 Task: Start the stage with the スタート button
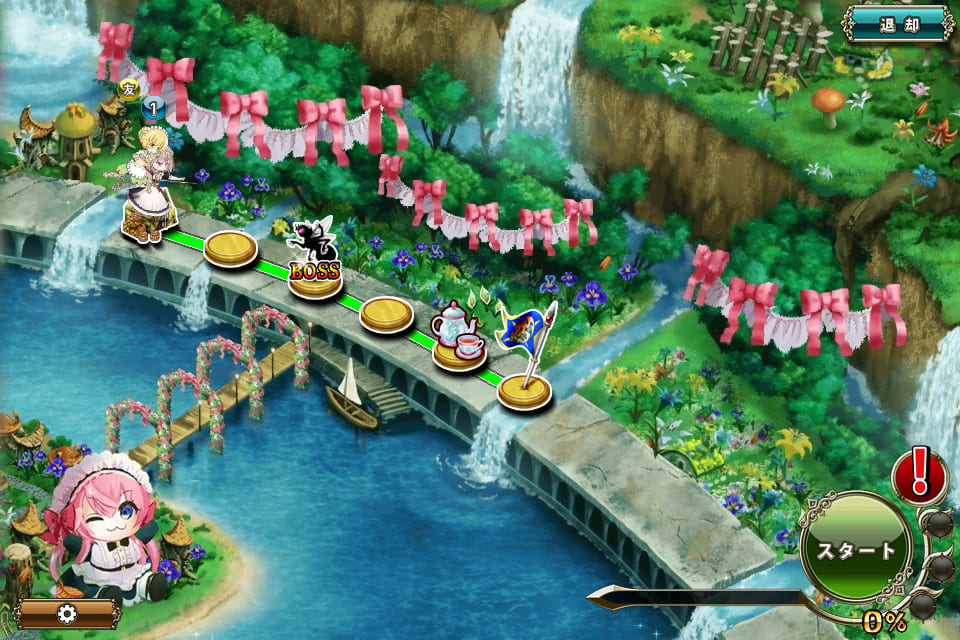(x=856, y=549)
